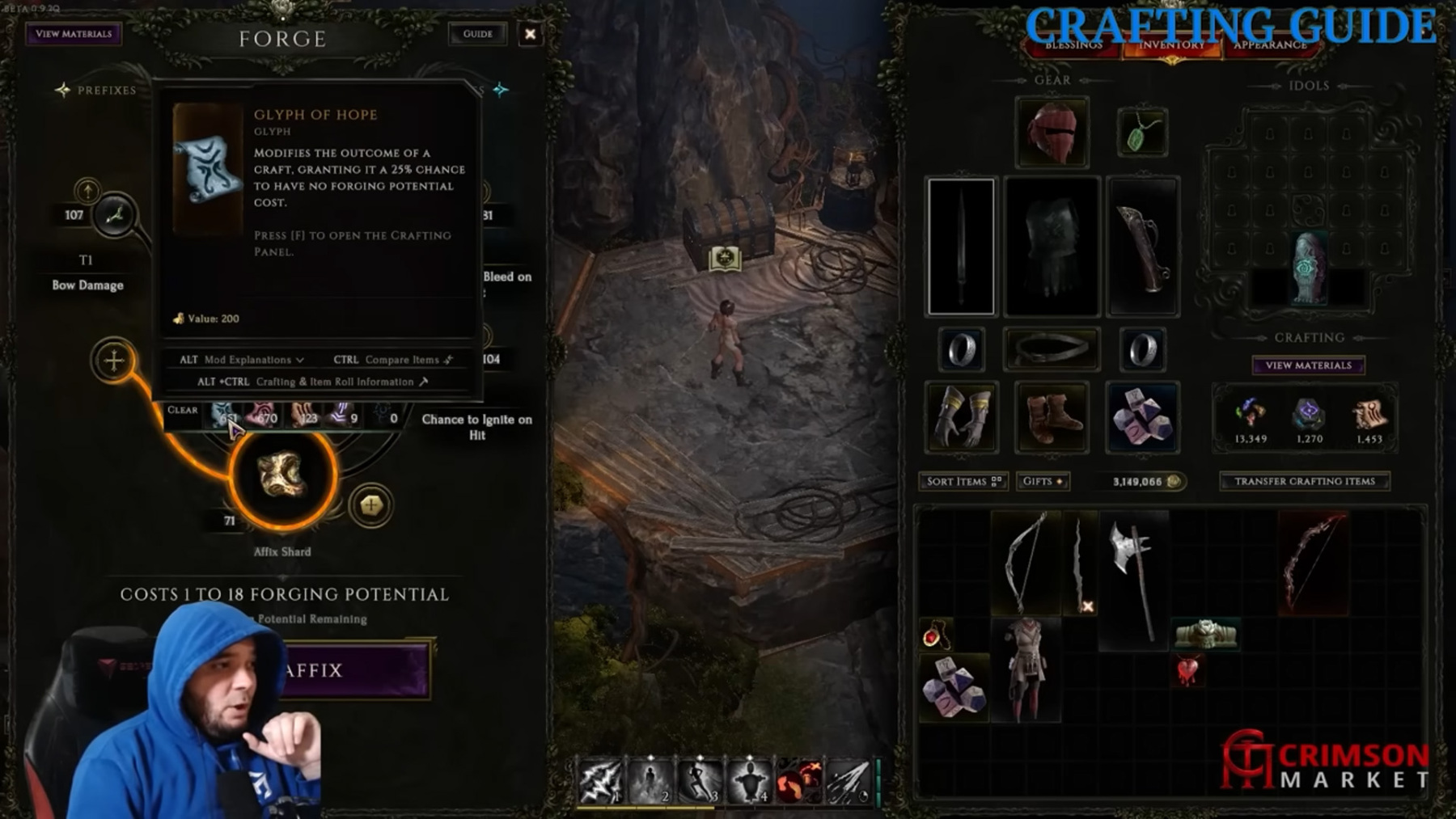Select the equipped idol in Idols grid
Screen dimensions: 1456x819
[x=1307, y=268]
